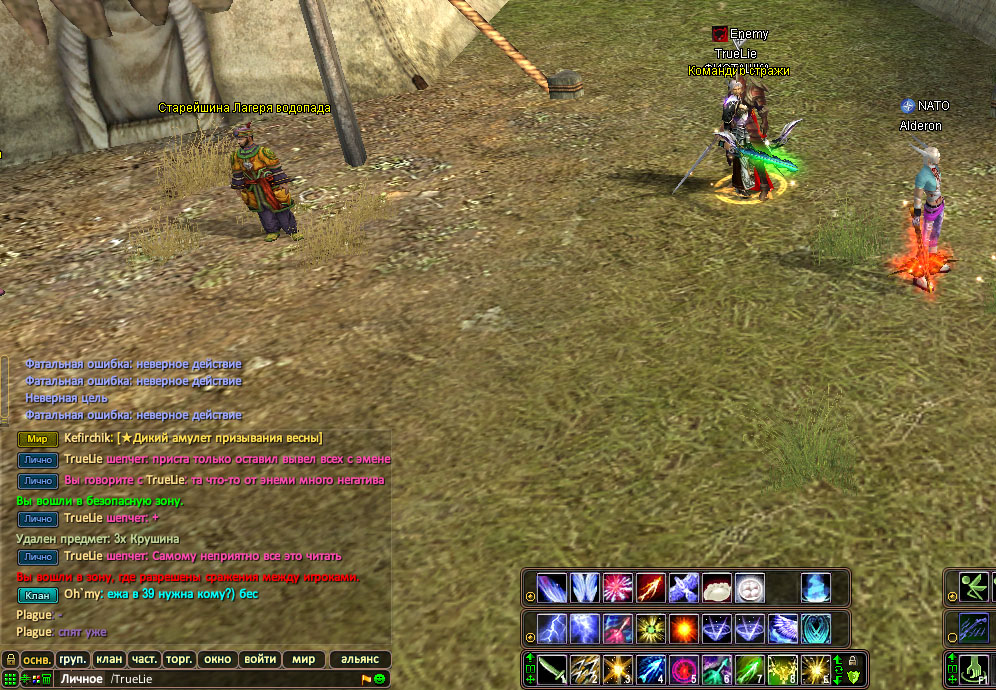The height and width of the screenshot is (690, 996).
Task: Click the "окно" chat button
Action: (x=216, y=660)
